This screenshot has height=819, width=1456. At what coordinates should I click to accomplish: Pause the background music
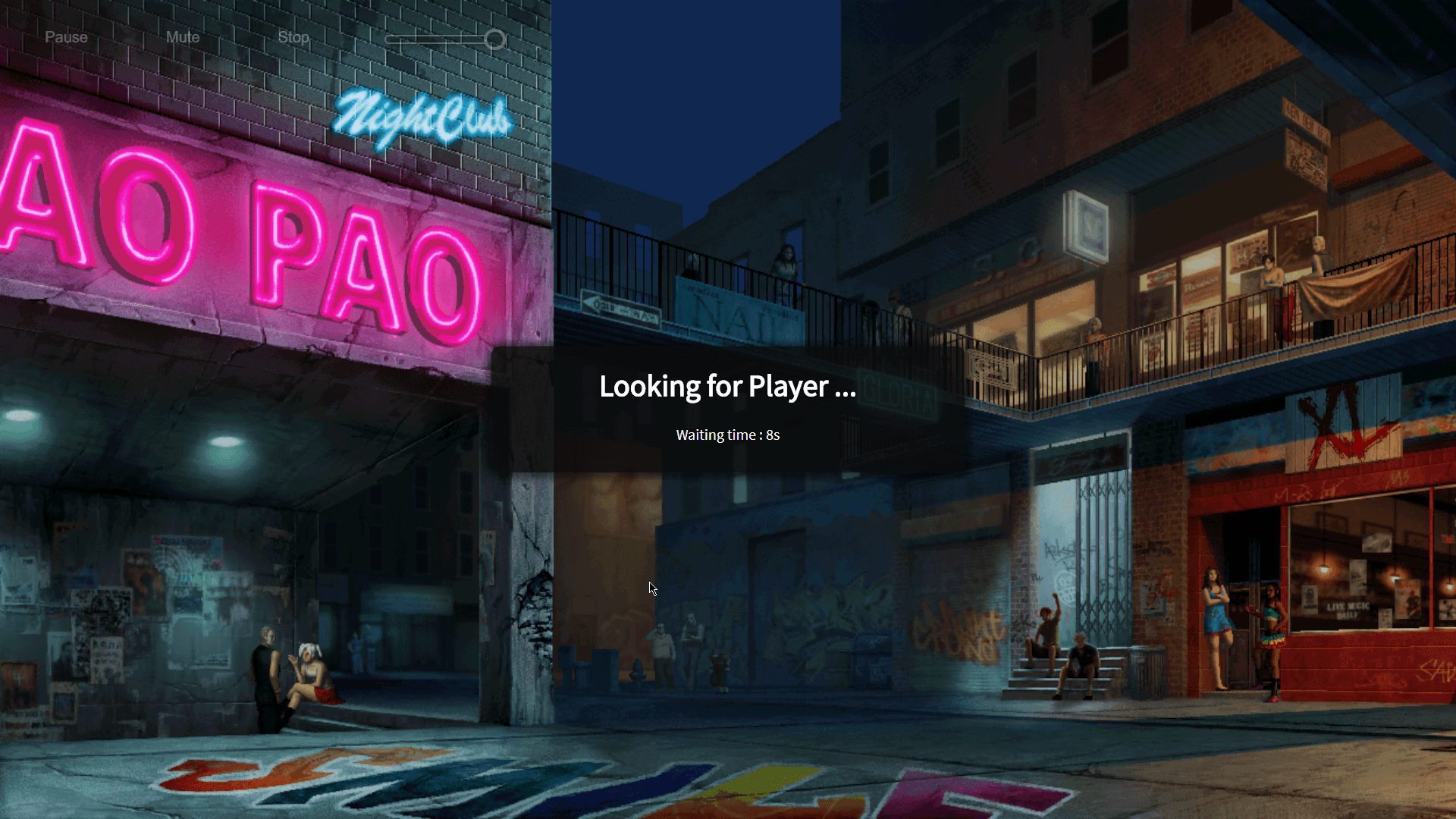pyautogui.click(x=66, y=37)
